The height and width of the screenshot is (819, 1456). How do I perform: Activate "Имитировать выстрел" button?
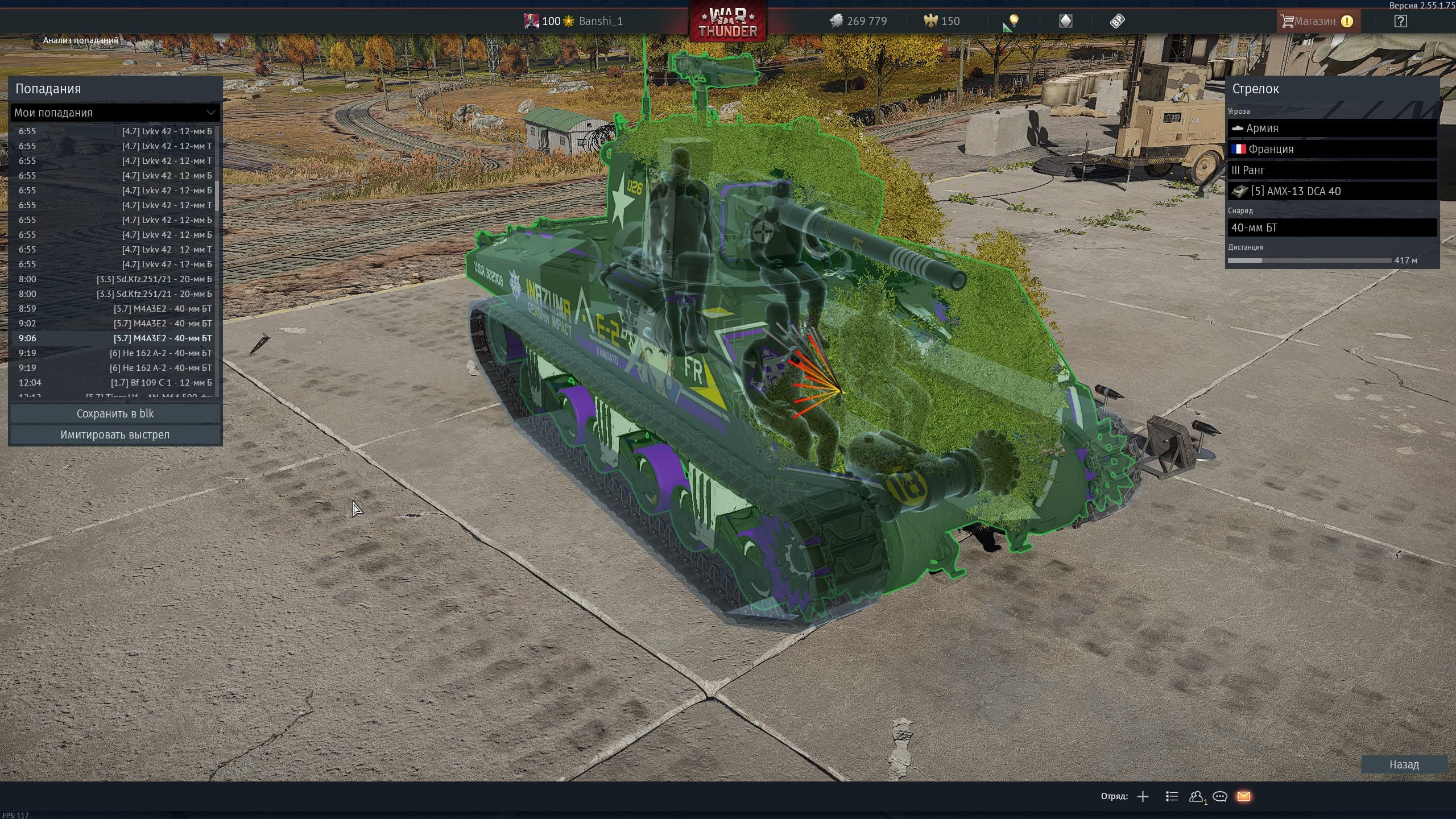115,435
